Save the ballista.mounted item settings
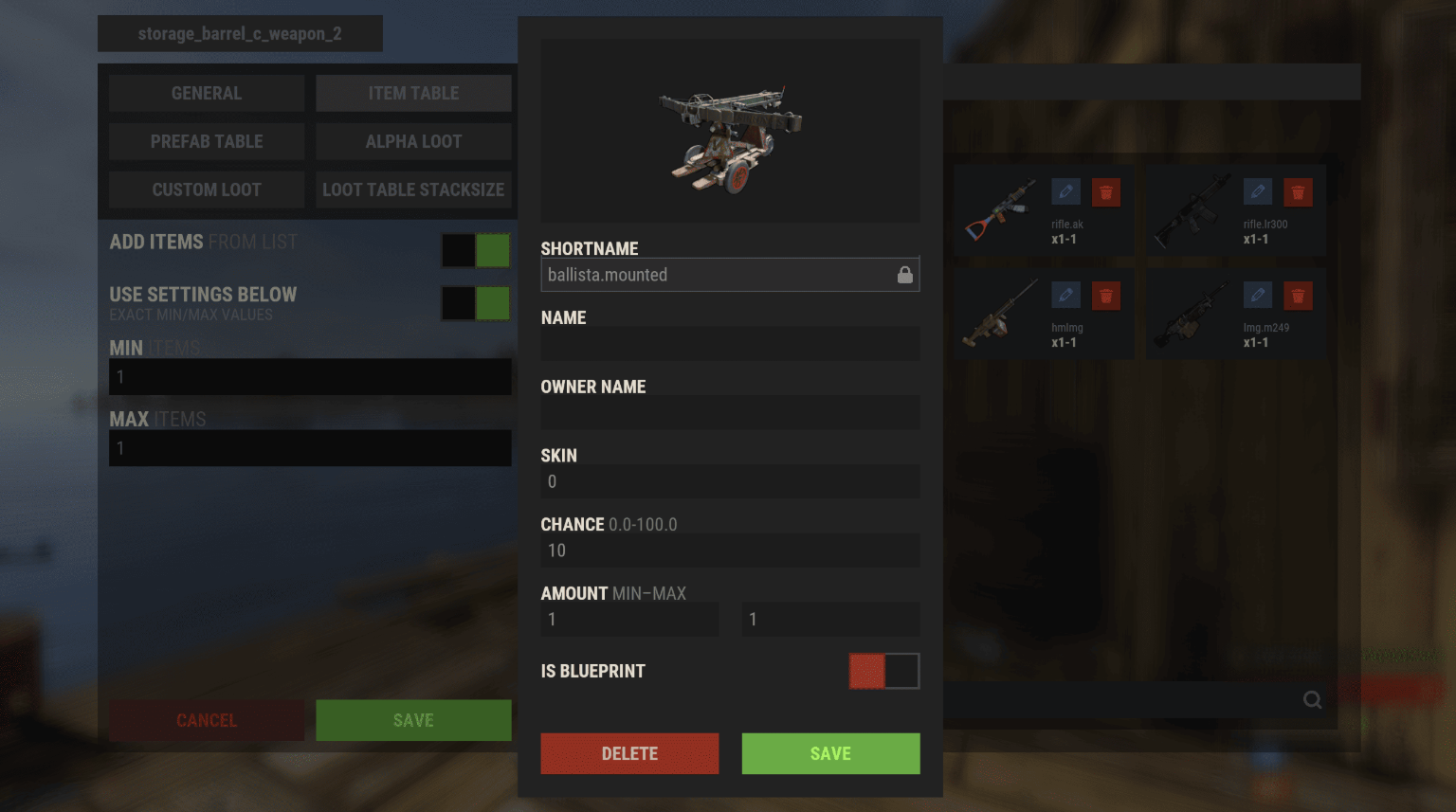 830,753
